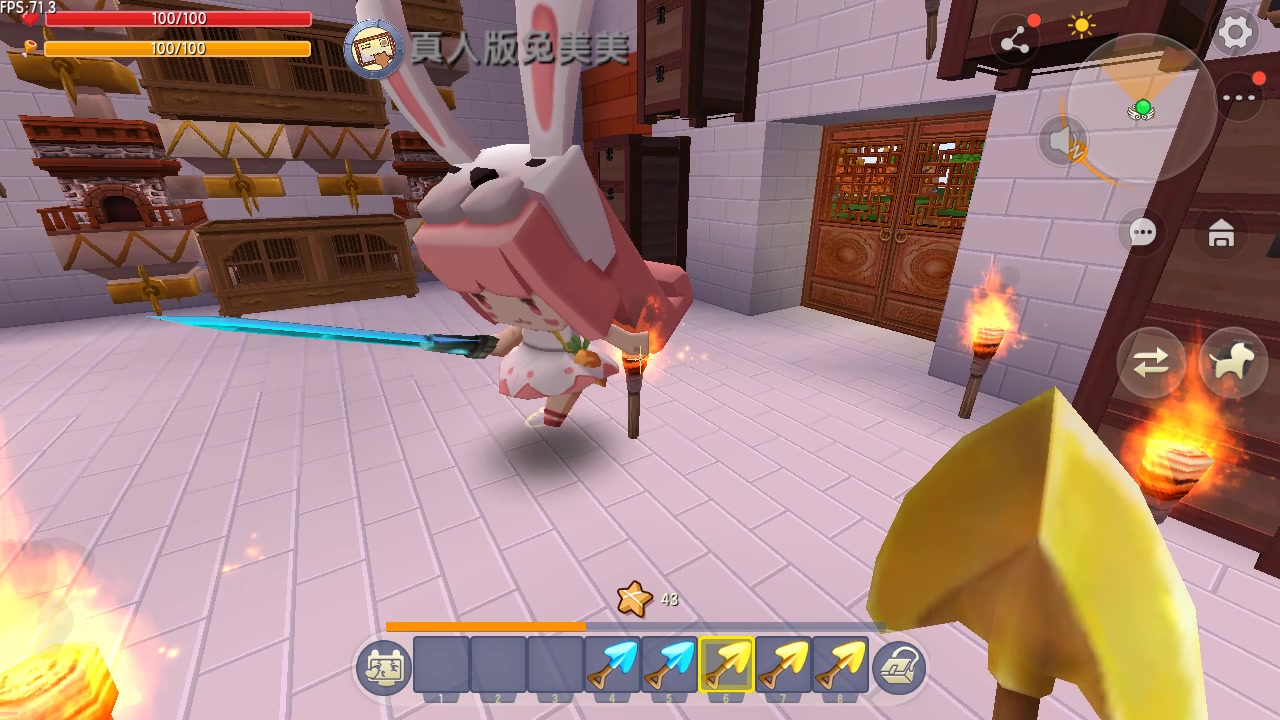Open the gear settings menu
The height and width of the screenshot is (720, 1280).
1236,34
